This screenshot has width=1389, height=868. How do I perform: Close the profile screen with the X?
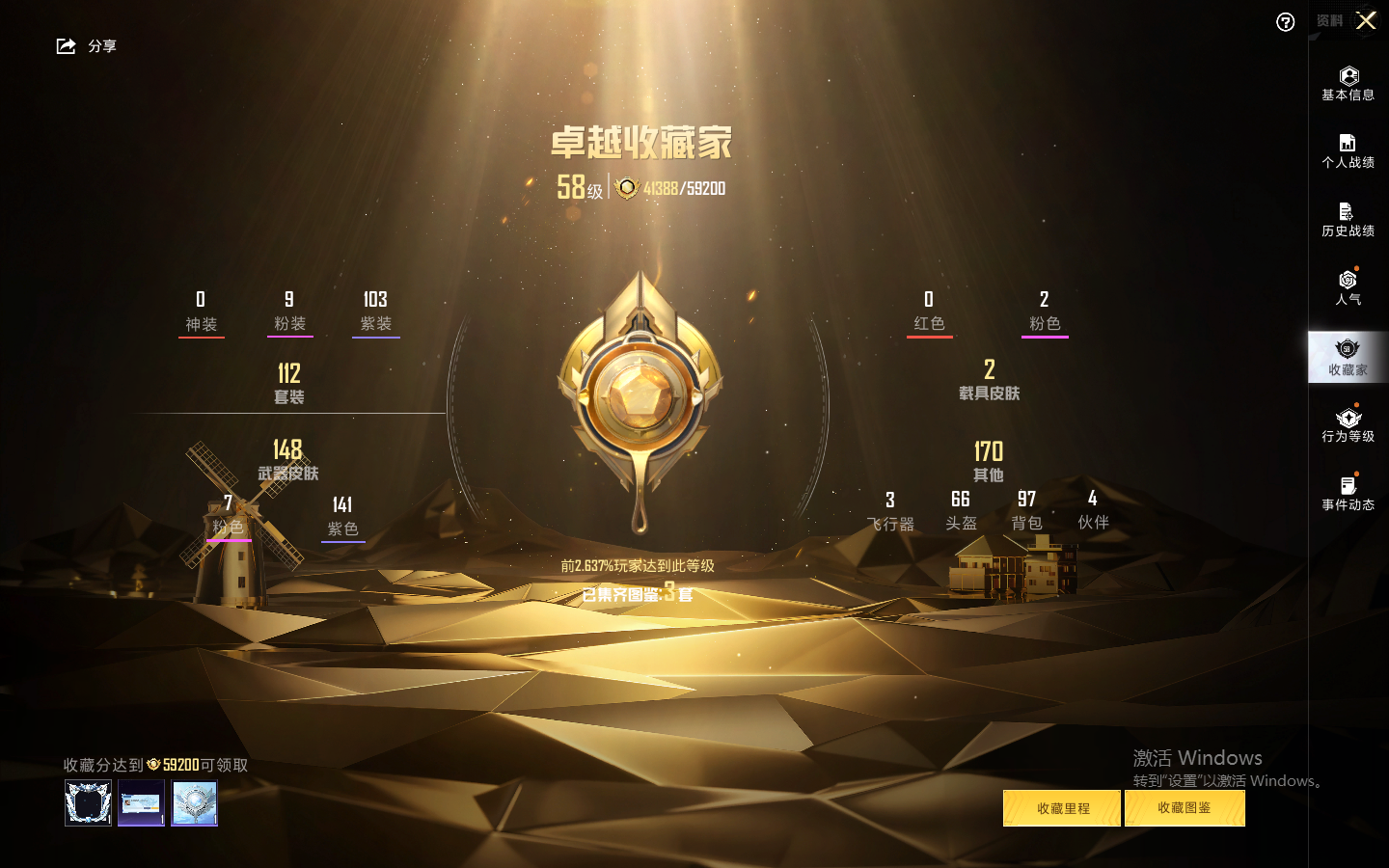(x=1366, y=20)
